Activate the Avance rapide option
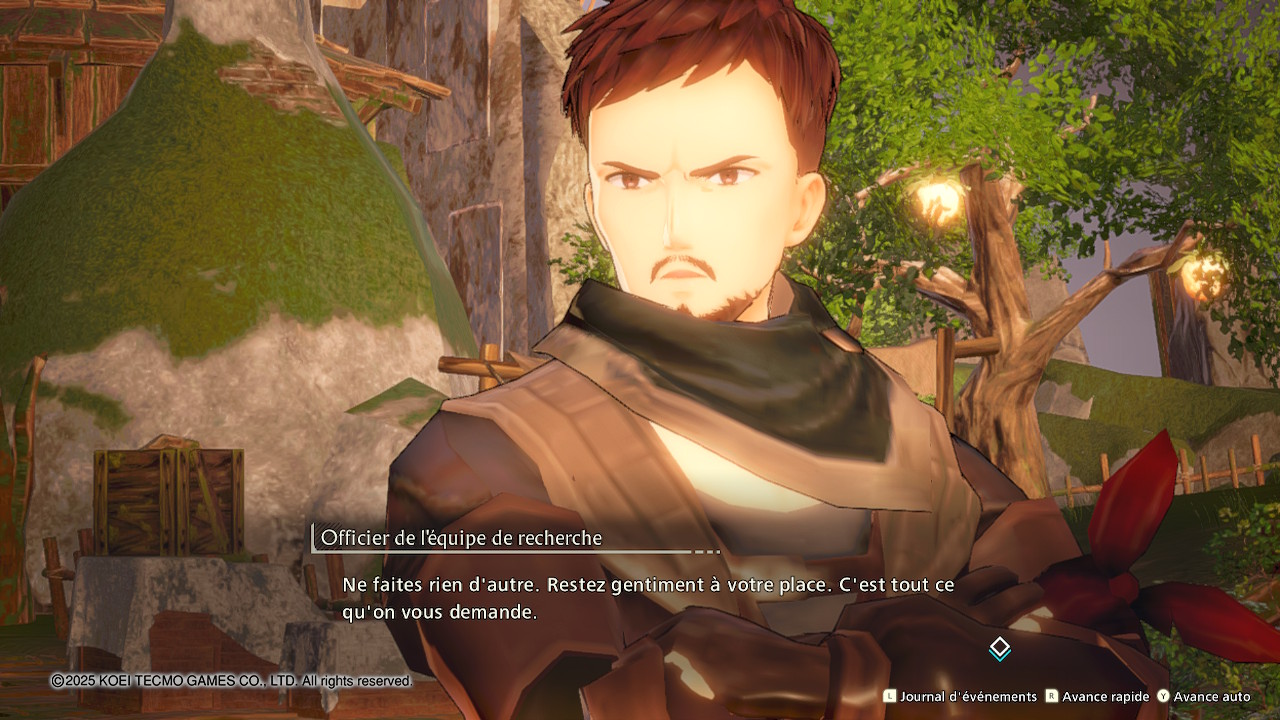Image resolution: width=1280 pixels, height=720 pixels. 1097,696
